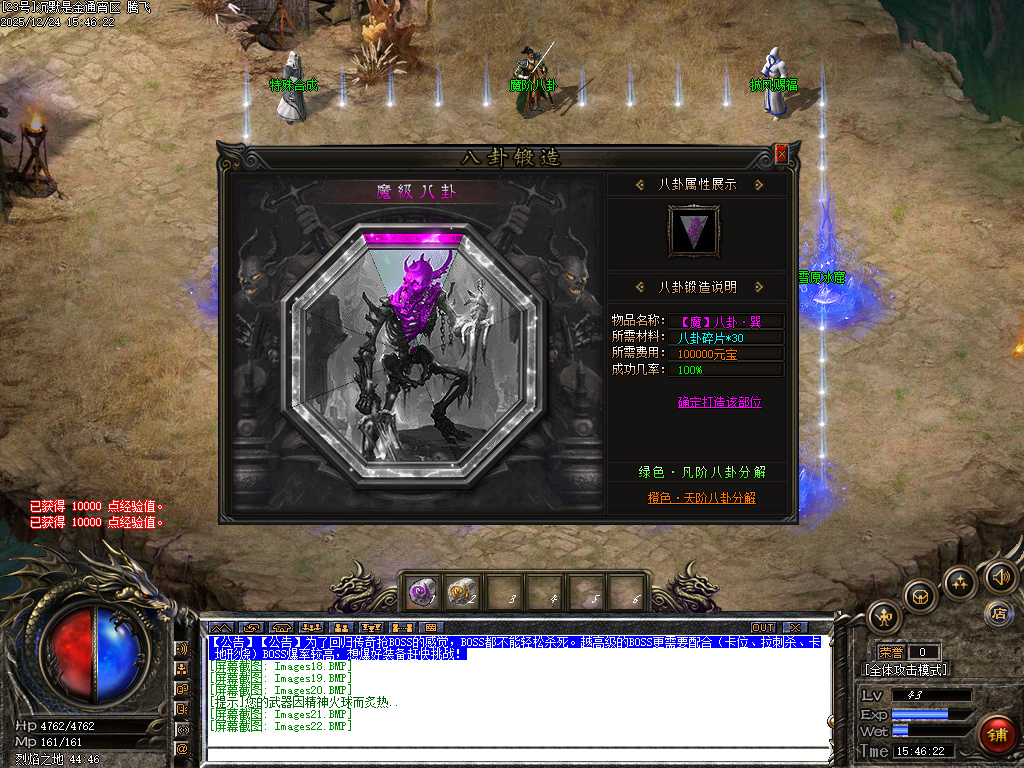Close the chat window with its X button
Viewport: 1024px width, 768px height.
tap(795, 627)
